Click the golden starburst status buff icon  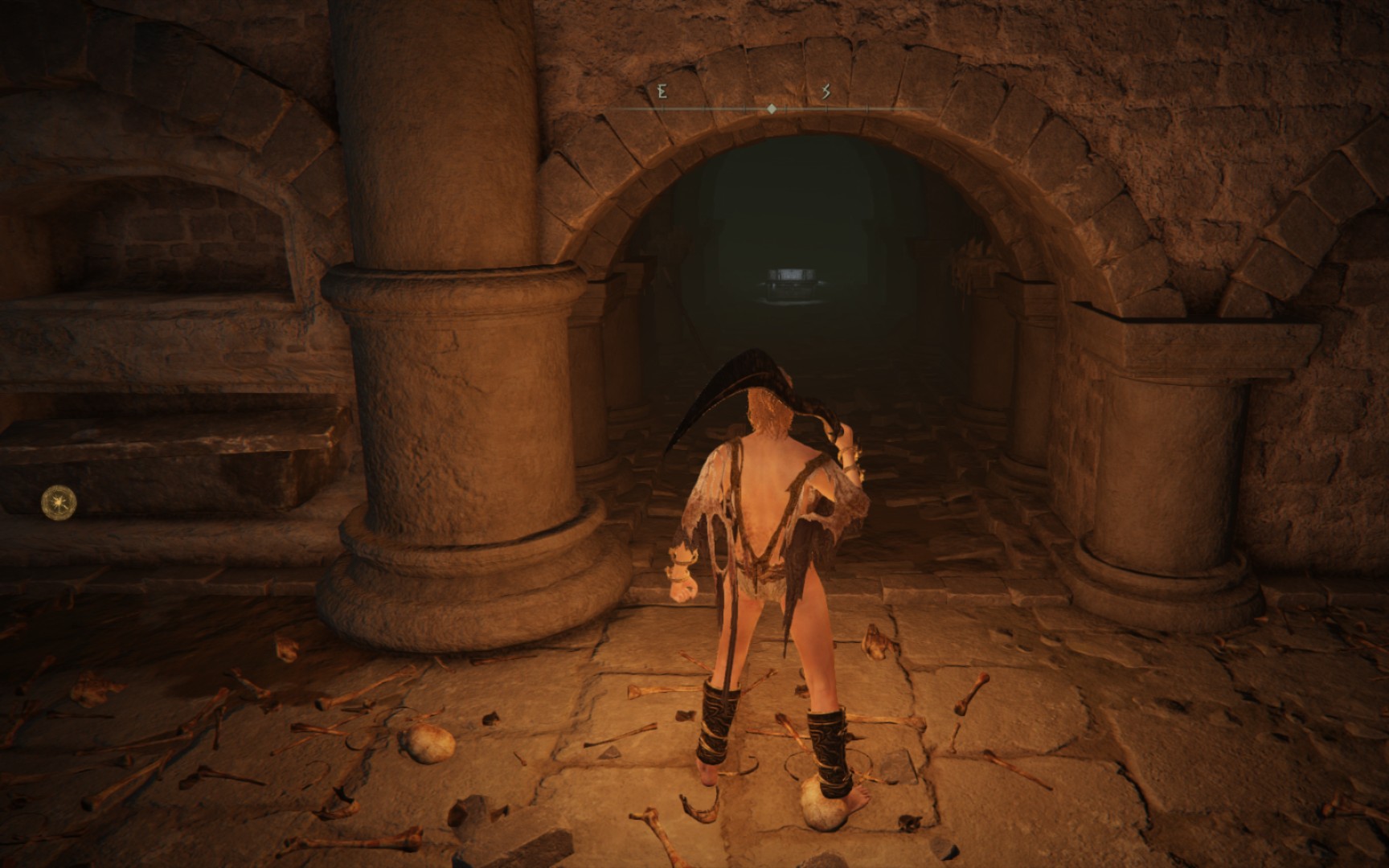point(59,502)
